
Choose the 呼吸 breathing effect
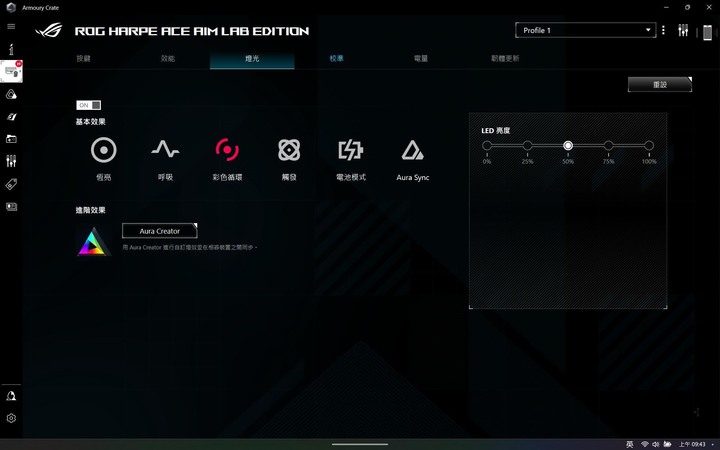pos(165,151)
